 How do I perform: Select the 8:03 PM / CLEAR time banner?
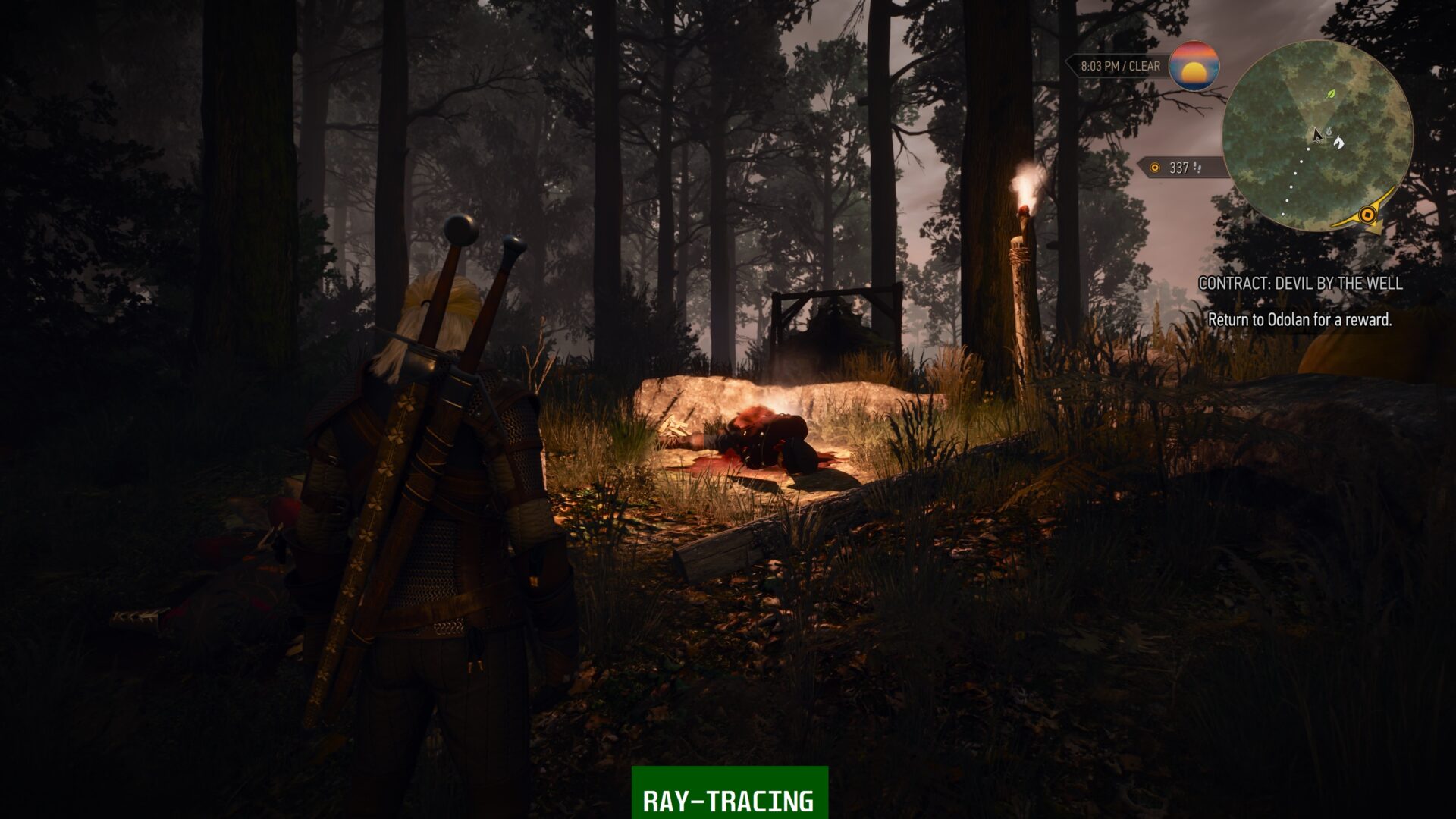1119,66
